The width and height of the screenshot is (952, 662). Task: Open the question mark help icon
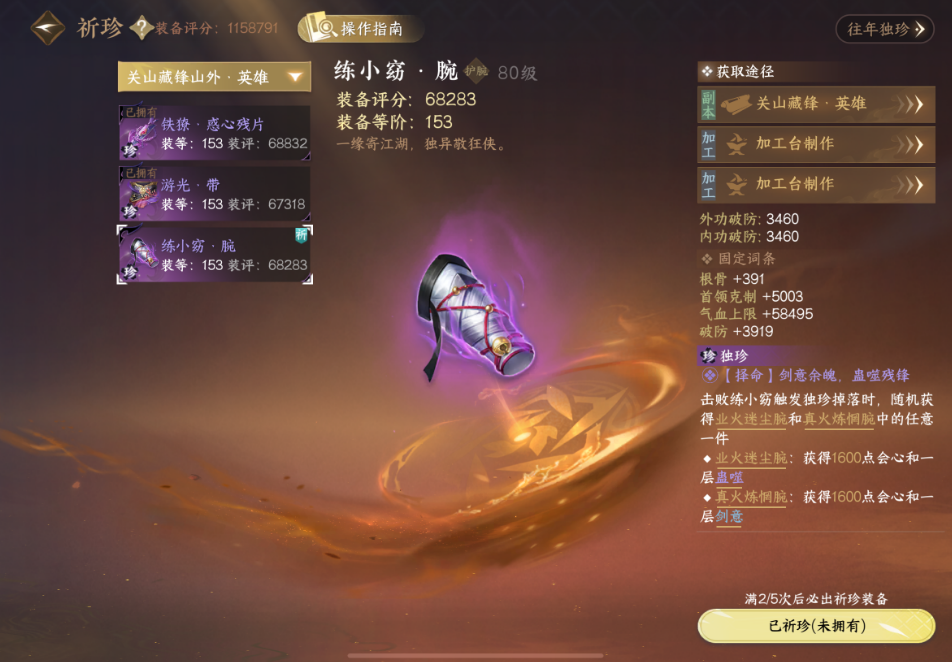pos(142,28)
